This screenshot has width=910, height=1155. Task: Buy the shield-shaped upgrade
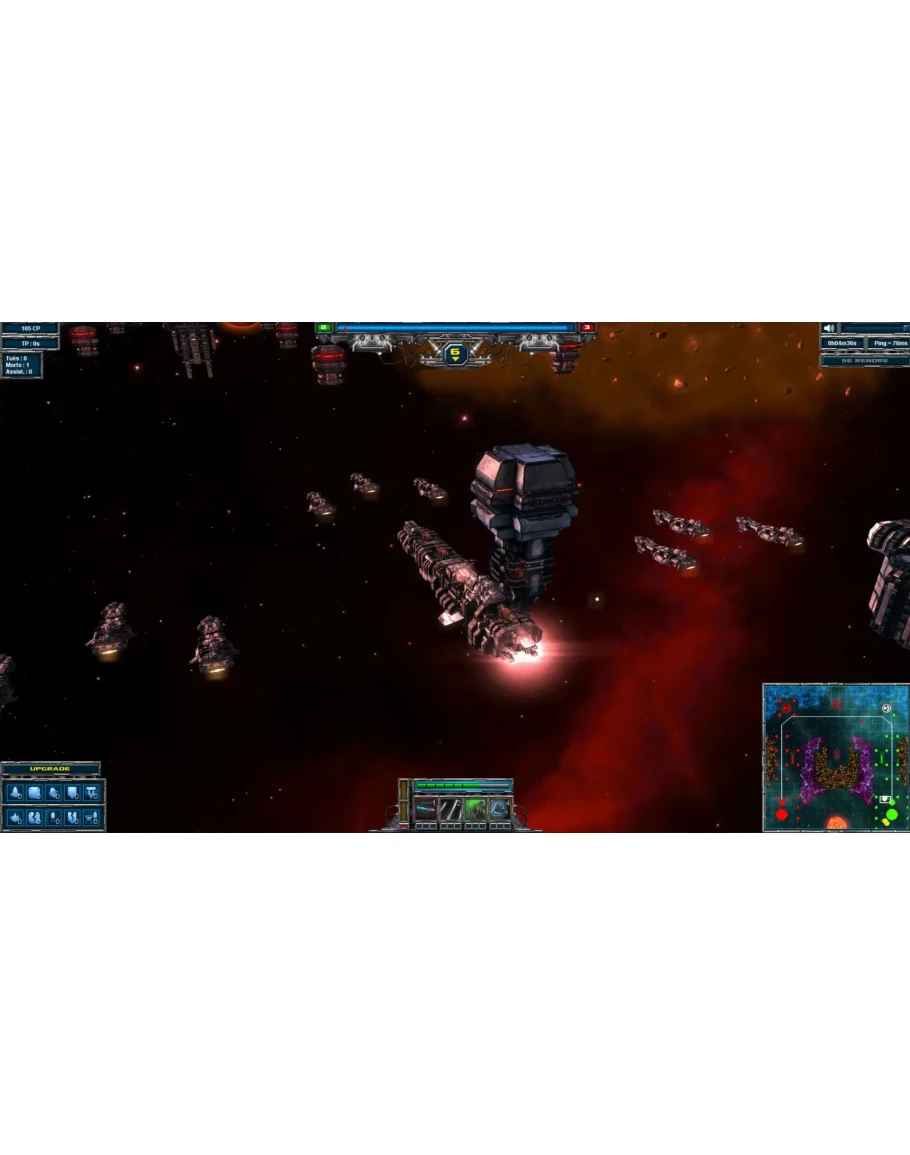[x=73, y=793]
